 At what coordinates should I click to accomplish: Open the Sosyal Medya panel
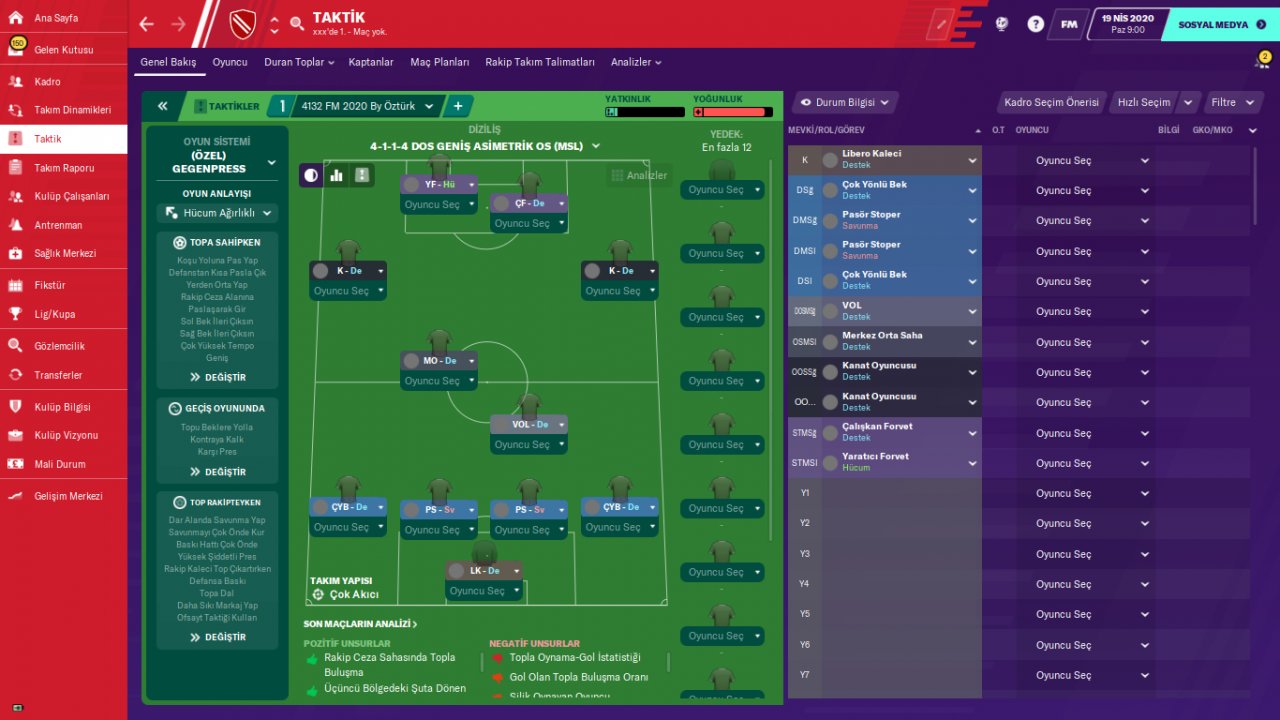click(1213, 24)
